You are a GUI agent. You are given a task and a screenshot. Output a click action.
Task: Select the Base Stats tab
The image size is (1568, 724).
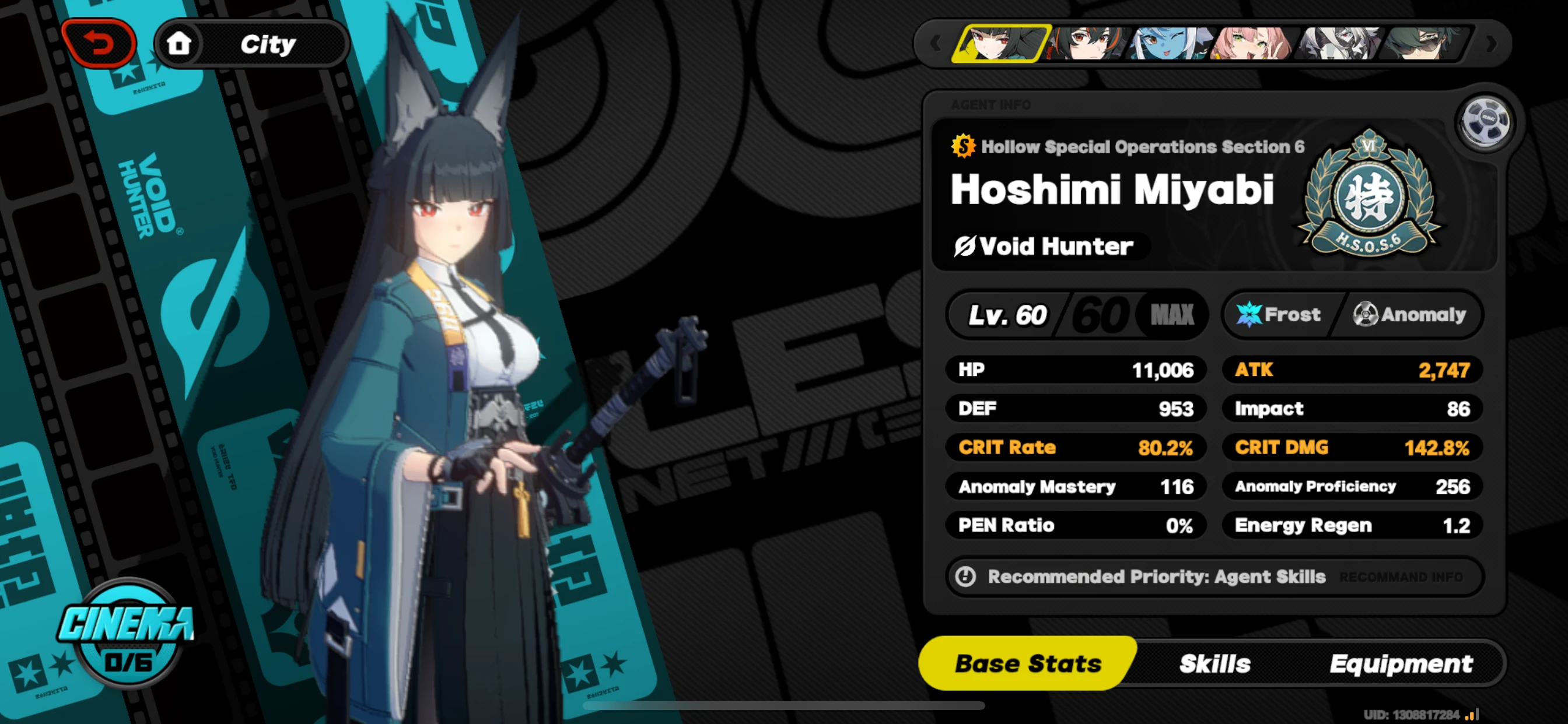[x=1028, y=663]
